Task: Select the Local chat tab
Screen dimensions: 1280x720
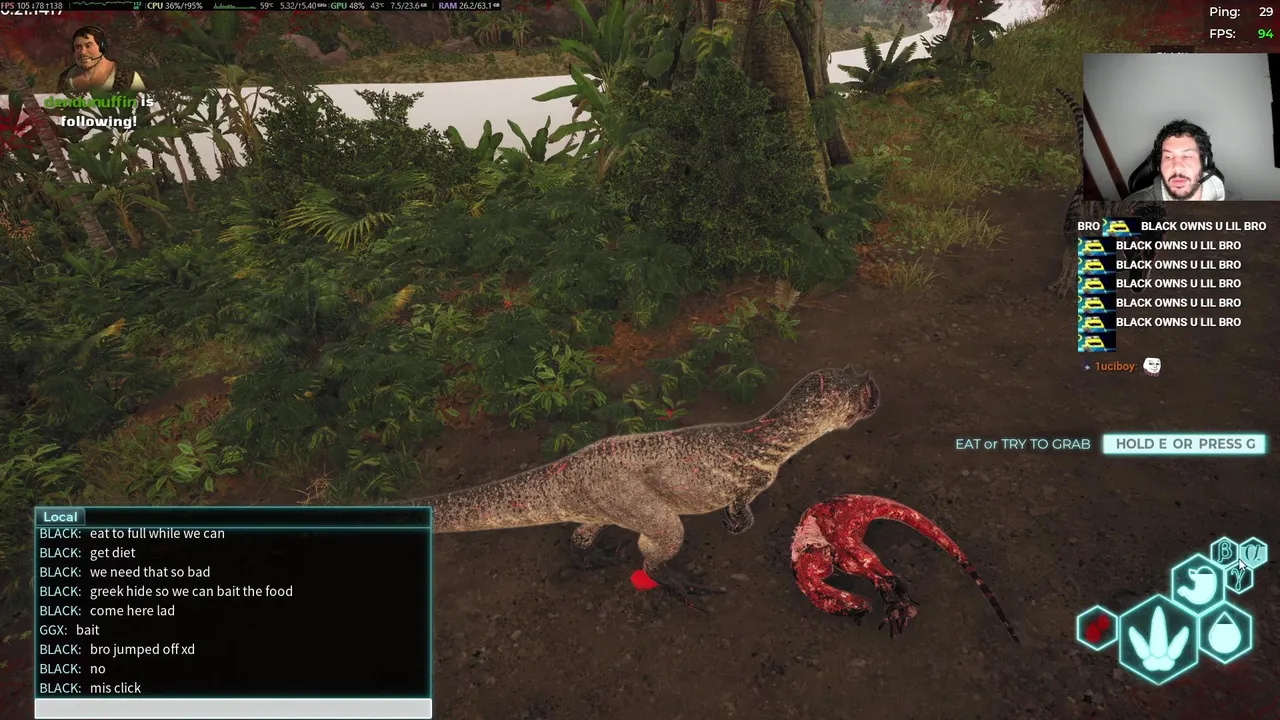Action: pyautogui.click(x=60, y=517)
